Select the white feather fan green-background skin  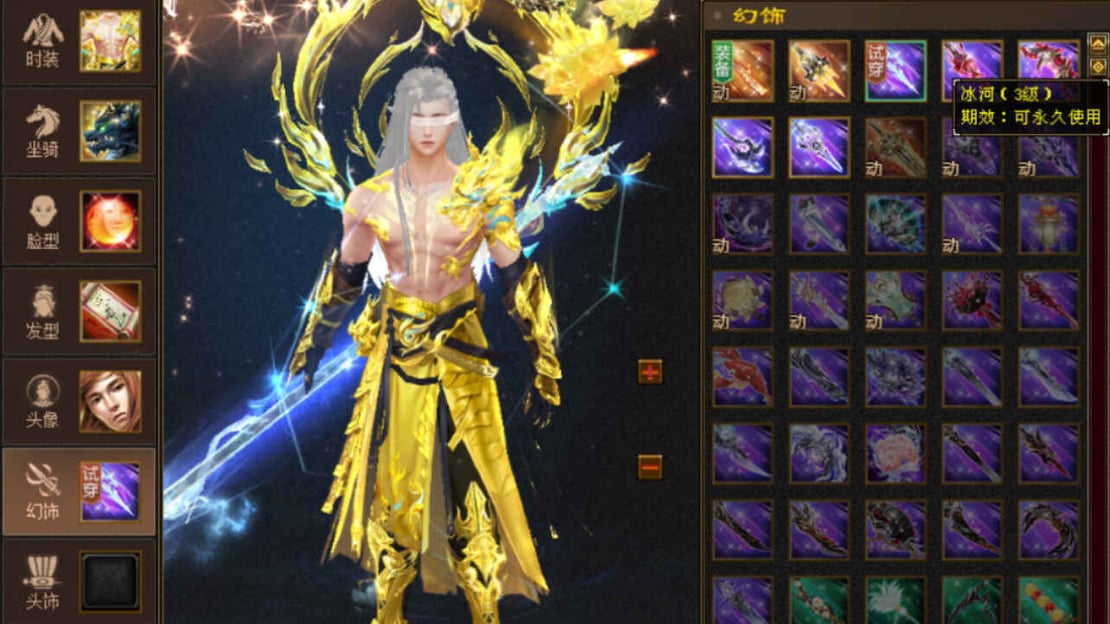click(895, 600)
